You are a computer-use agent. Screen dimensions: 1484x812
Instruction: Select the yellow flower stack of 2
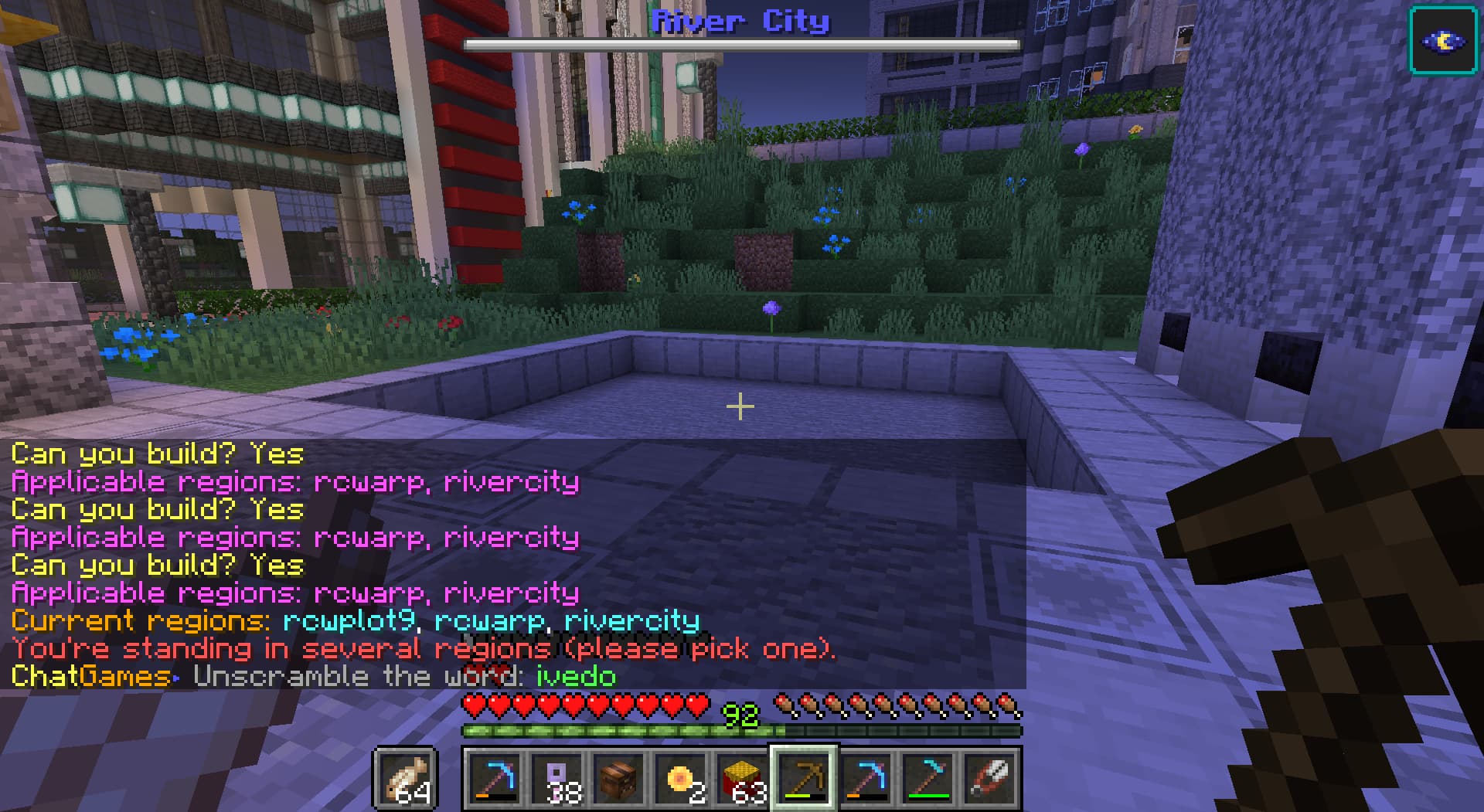pos(680,778)
